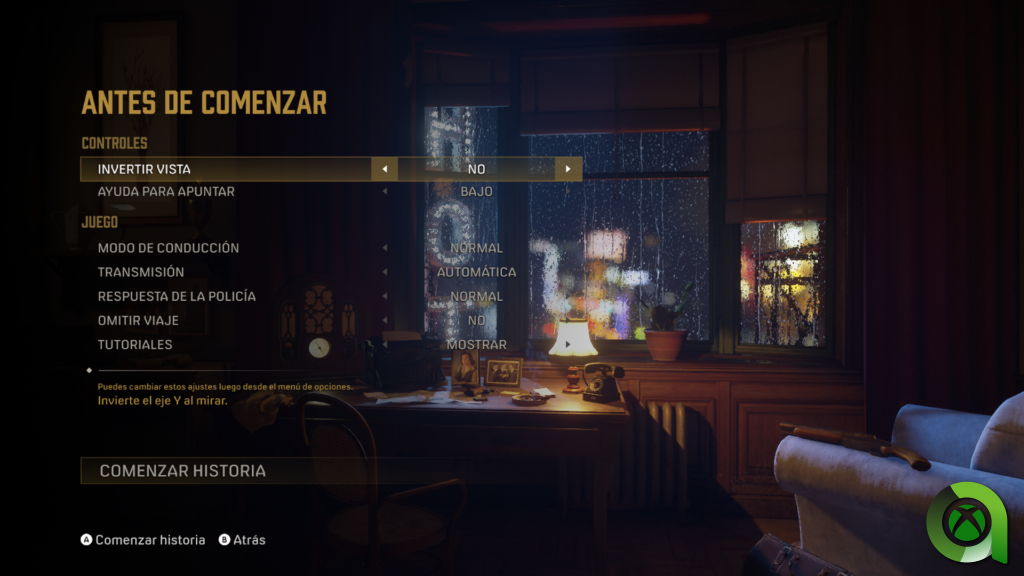Select the Transmisión setting row
Image resolution: width=1024 pixels, height=576 pixels.
click(141, 272)
